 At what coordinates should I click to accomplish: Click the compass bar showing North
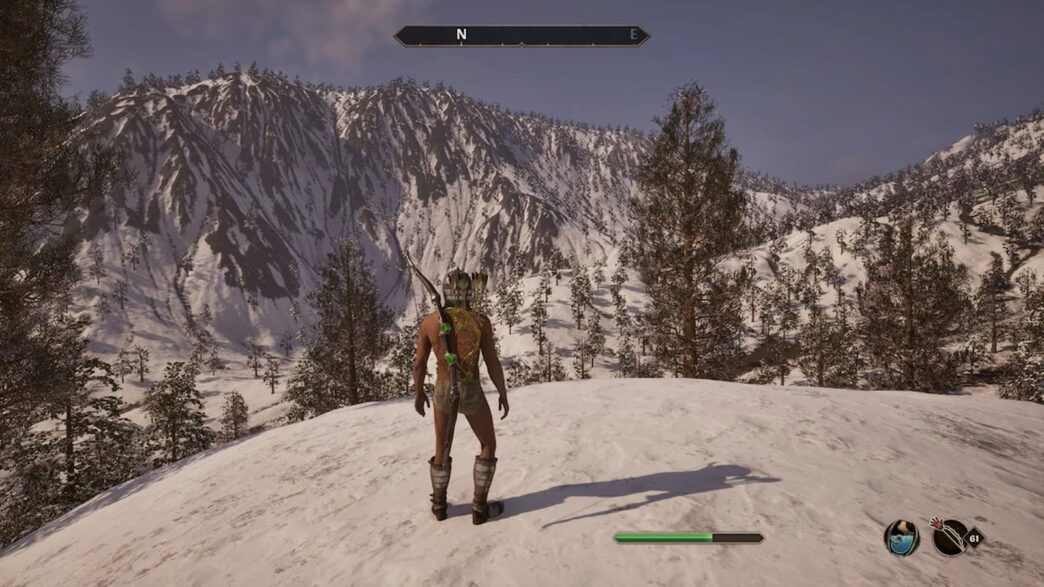click(521, 36)
